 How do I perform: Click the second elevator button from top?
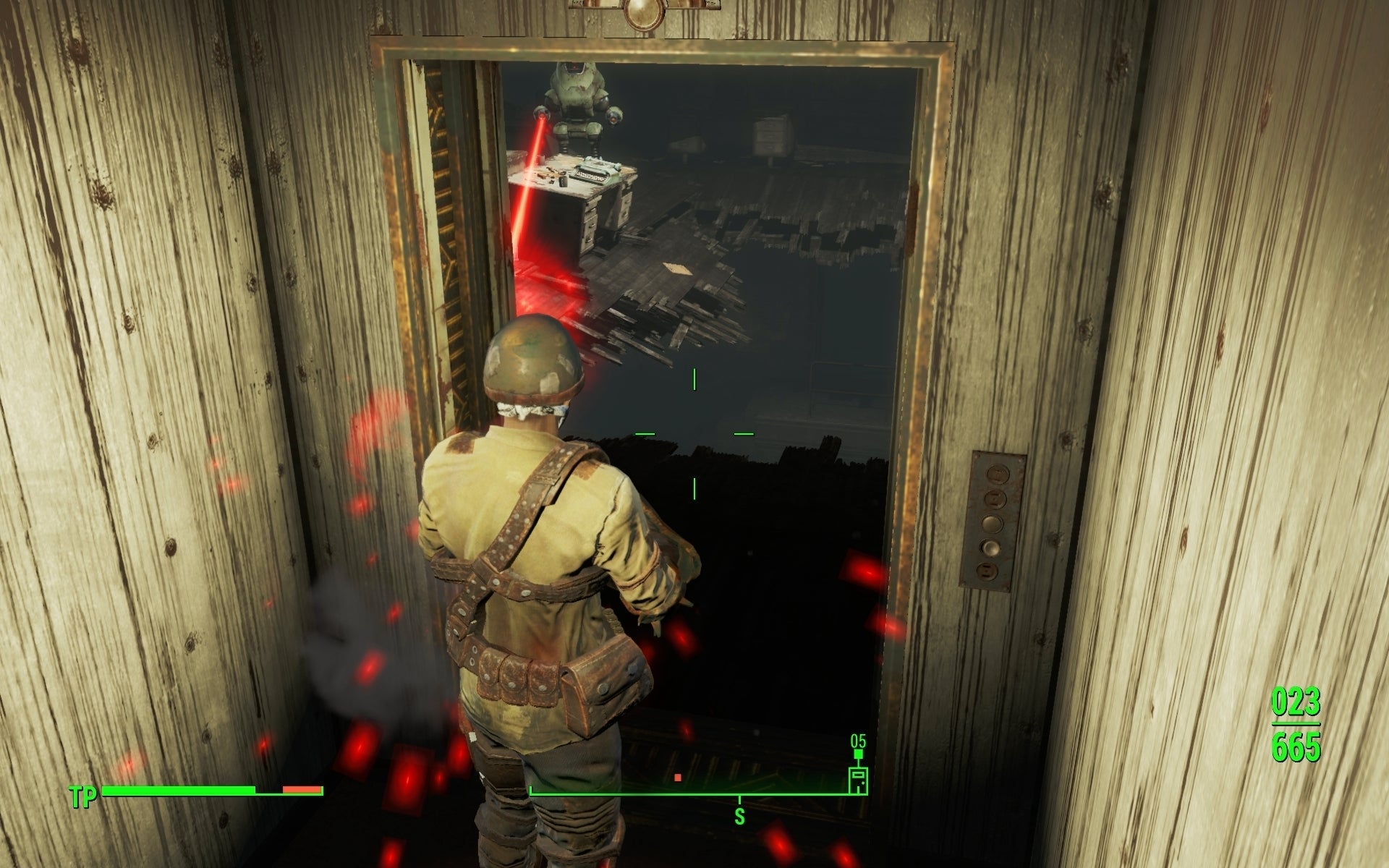[995, 499]
